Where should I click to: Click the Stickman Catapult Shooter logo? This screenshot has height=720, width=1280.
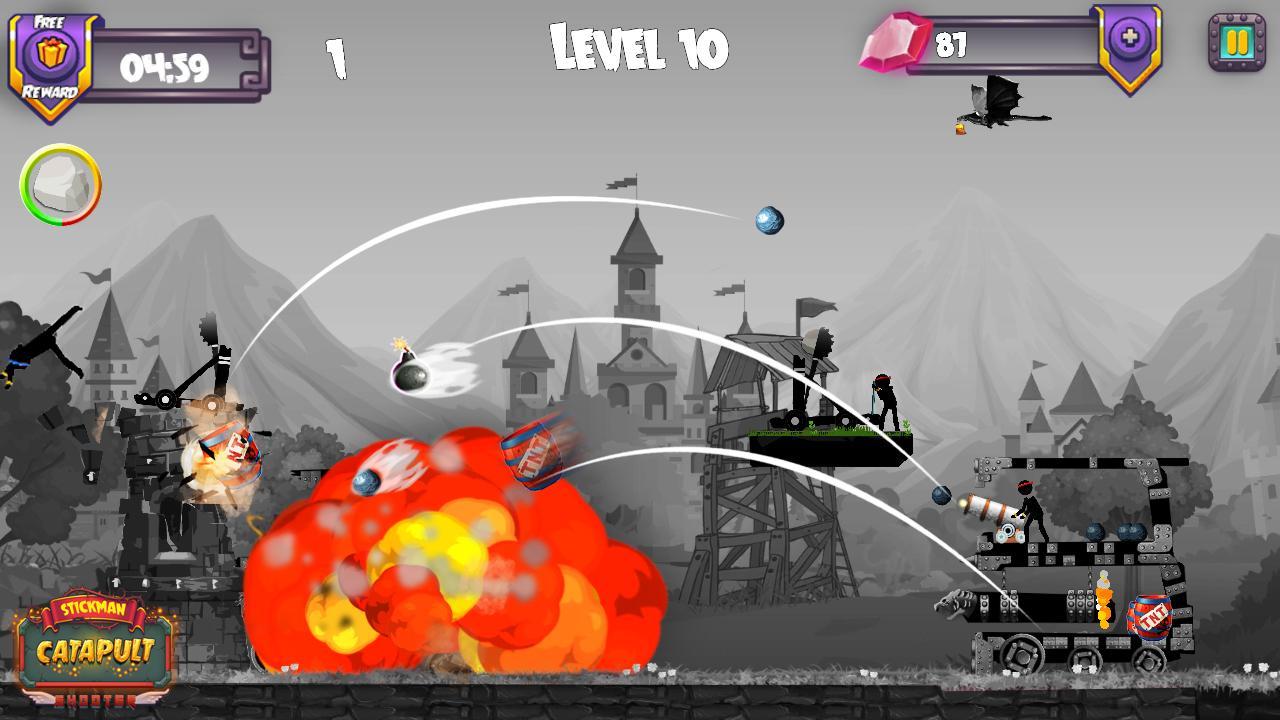point(94,645)
